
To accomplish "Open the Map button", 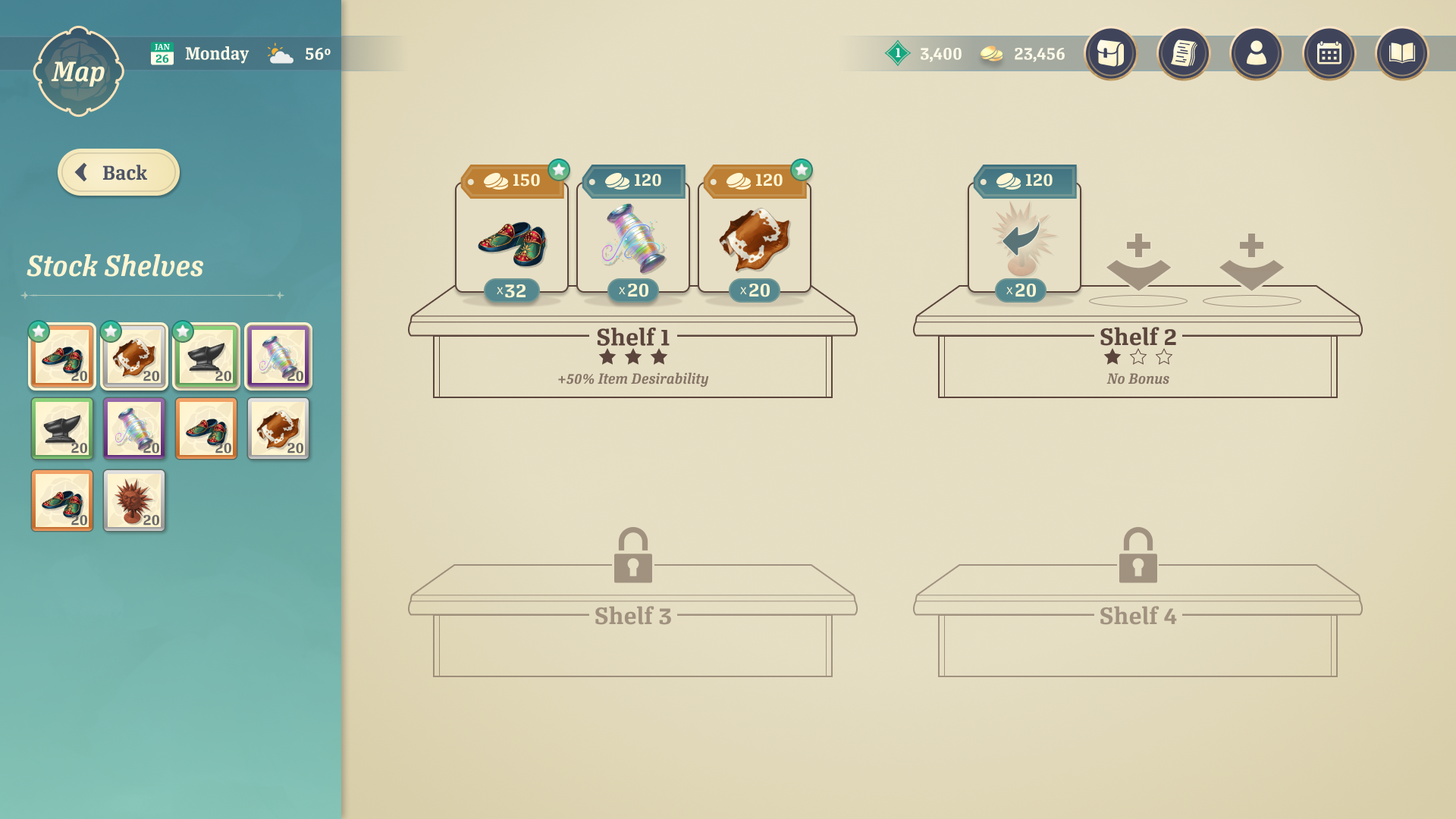I will coord(78,71).
